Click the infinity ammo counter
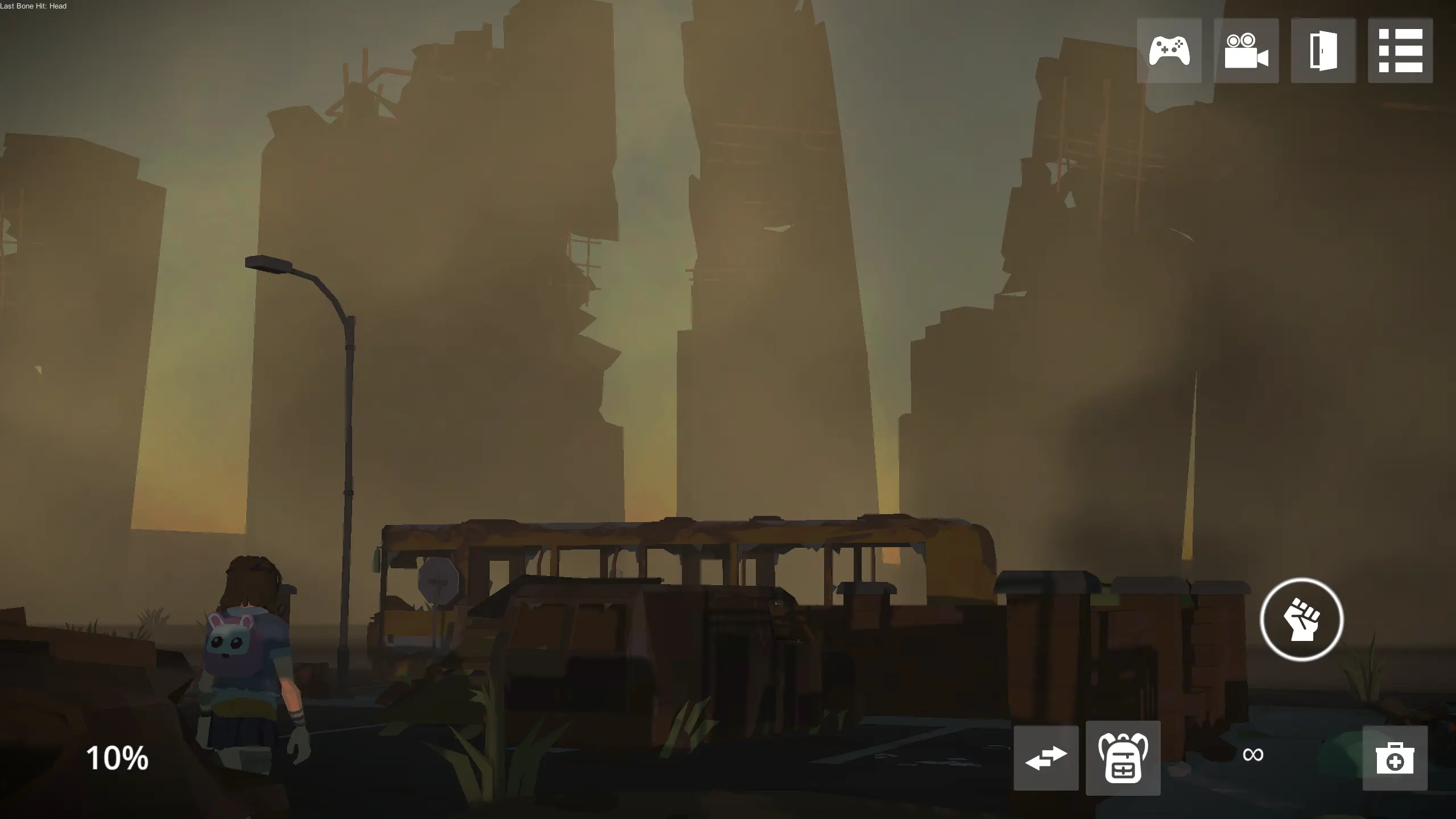The width and height of the screenshot is (1456, 819). [1253, 755]
